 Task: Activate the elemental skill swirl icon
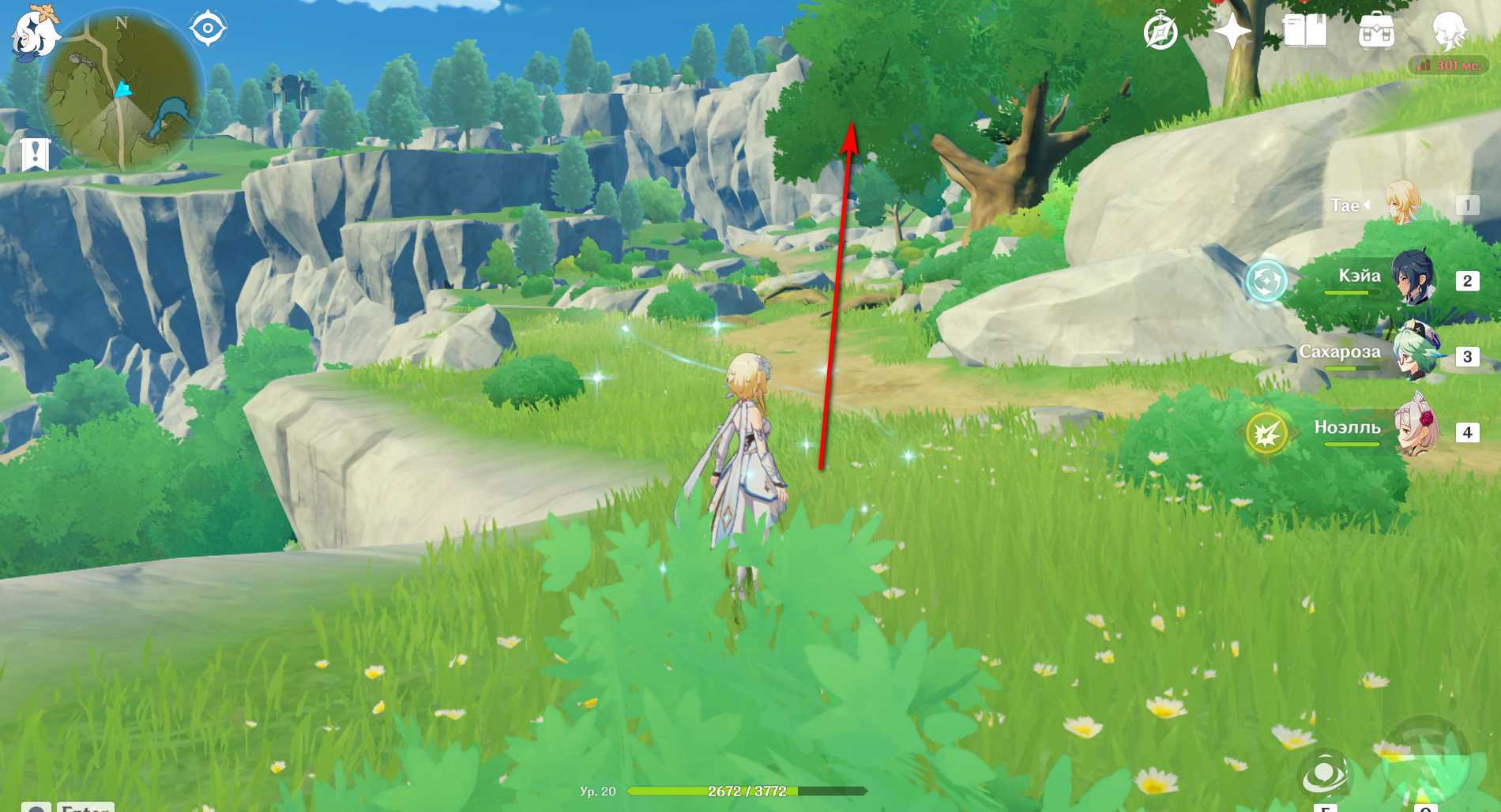pyautogui.click(x=1325, y=774)
